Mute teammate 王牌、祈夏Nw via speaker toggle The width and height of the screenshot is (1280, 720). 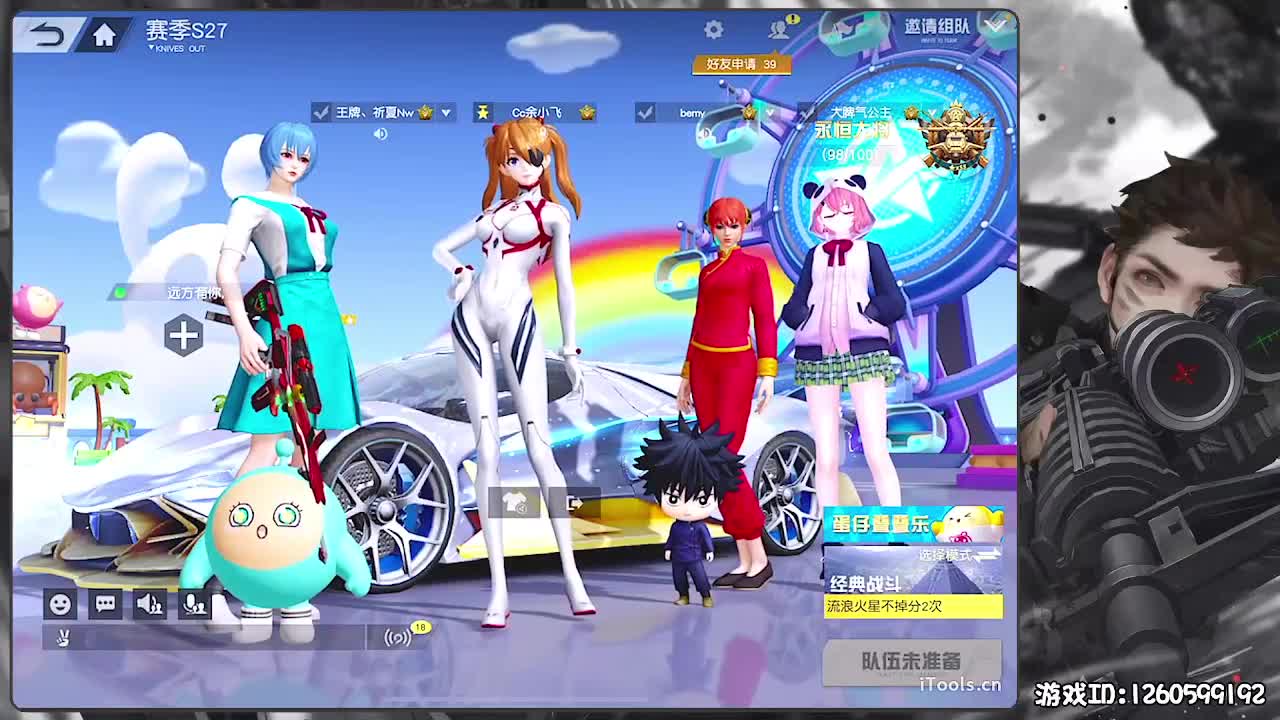[x=381, y=132]
